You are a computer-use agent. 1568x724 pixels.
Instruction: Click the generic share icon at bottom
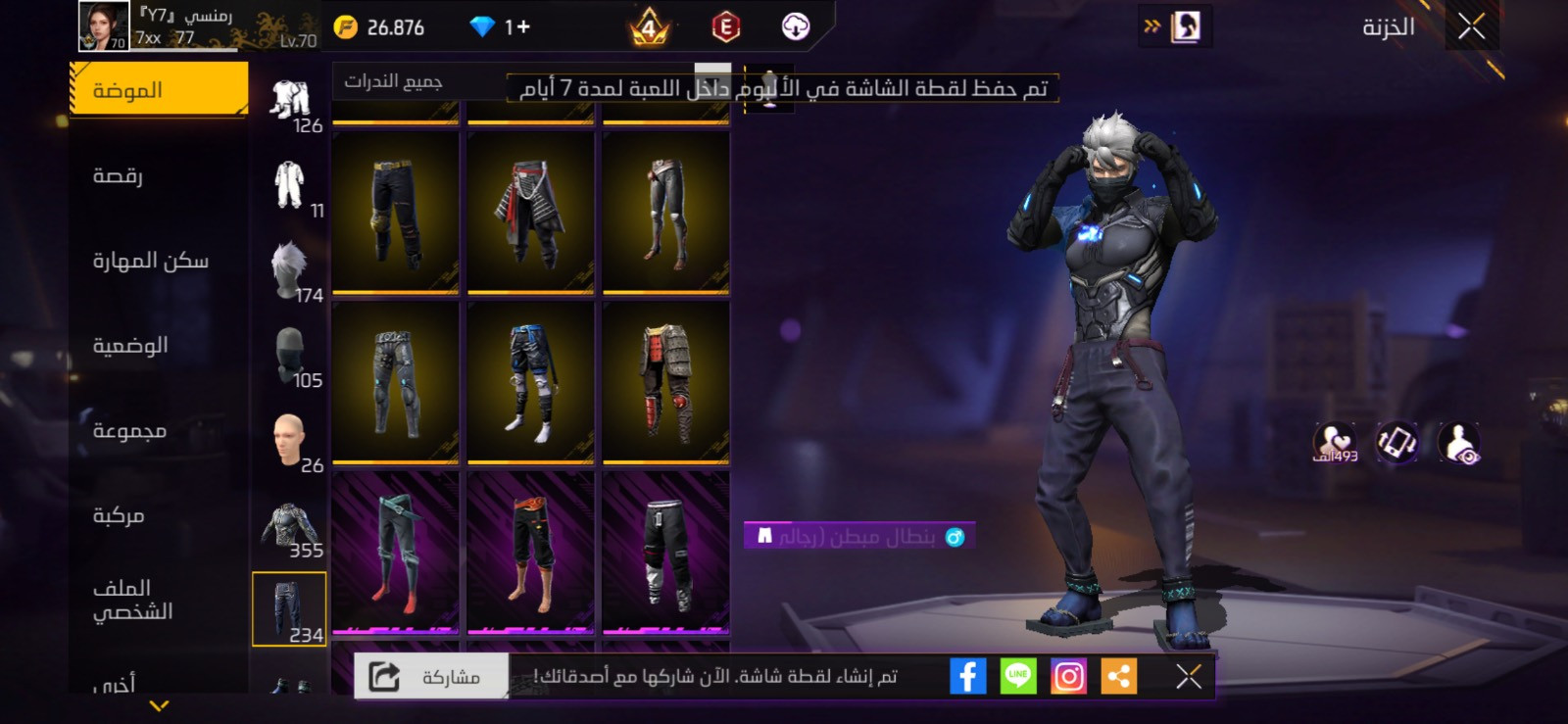pyautogui.click(x=1120, y=674)
